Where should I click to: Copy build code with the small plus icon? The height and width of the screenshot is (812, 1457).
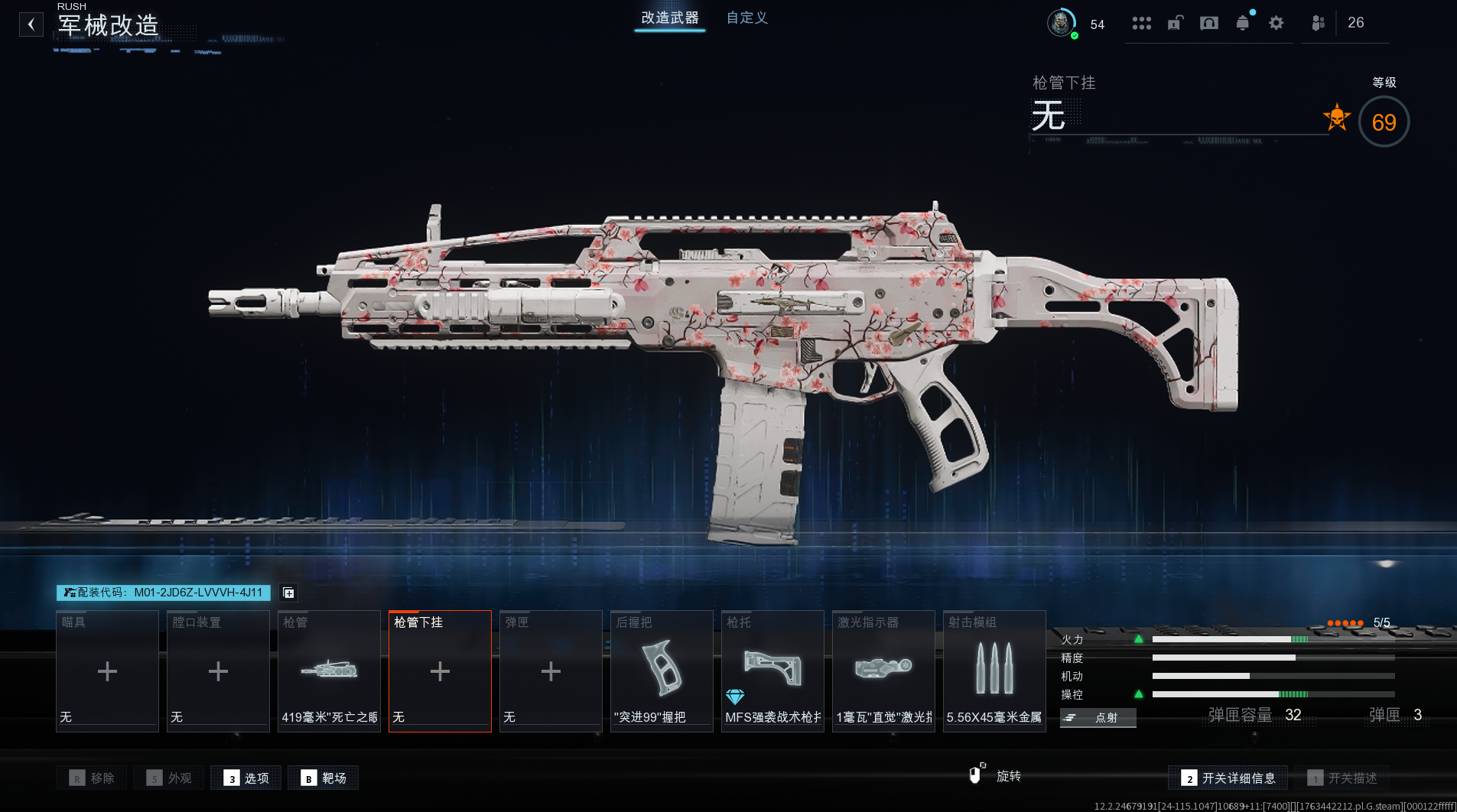click(288, 593)
